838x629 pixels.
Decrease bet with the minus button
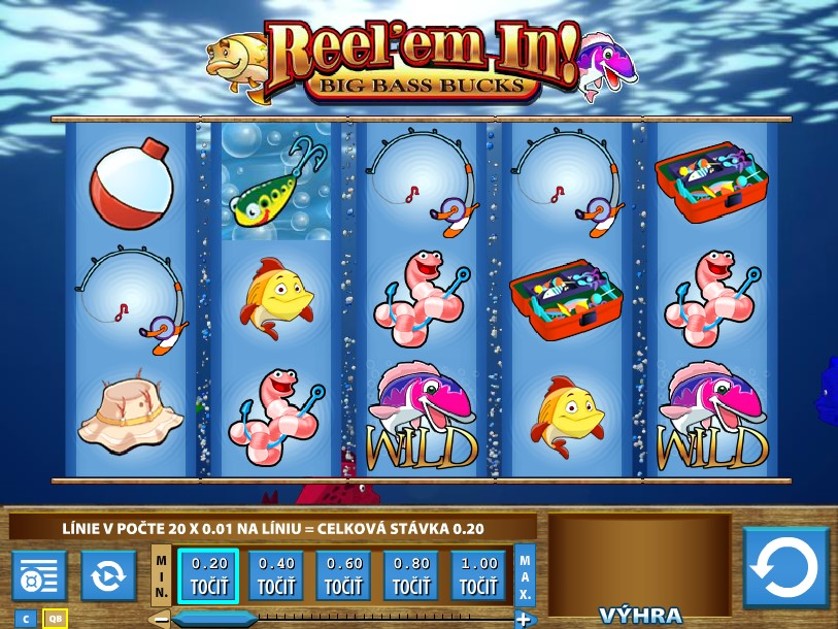pos(160,619)
